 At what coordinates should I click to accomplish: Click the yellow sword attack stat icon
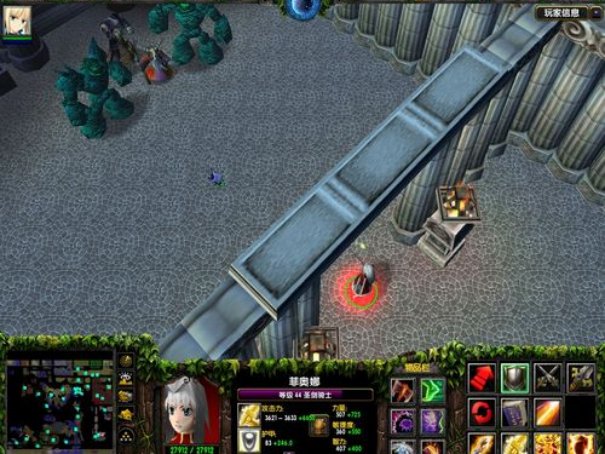coord(249,415)
